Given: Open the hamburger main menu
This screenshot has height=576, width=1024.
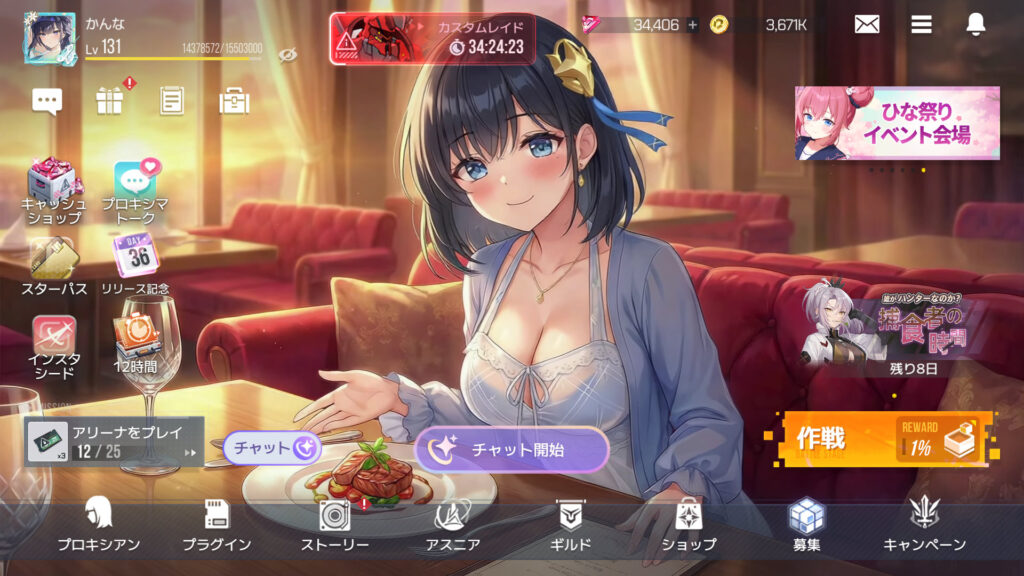Looking at the screenshot, I should [921, 25].
